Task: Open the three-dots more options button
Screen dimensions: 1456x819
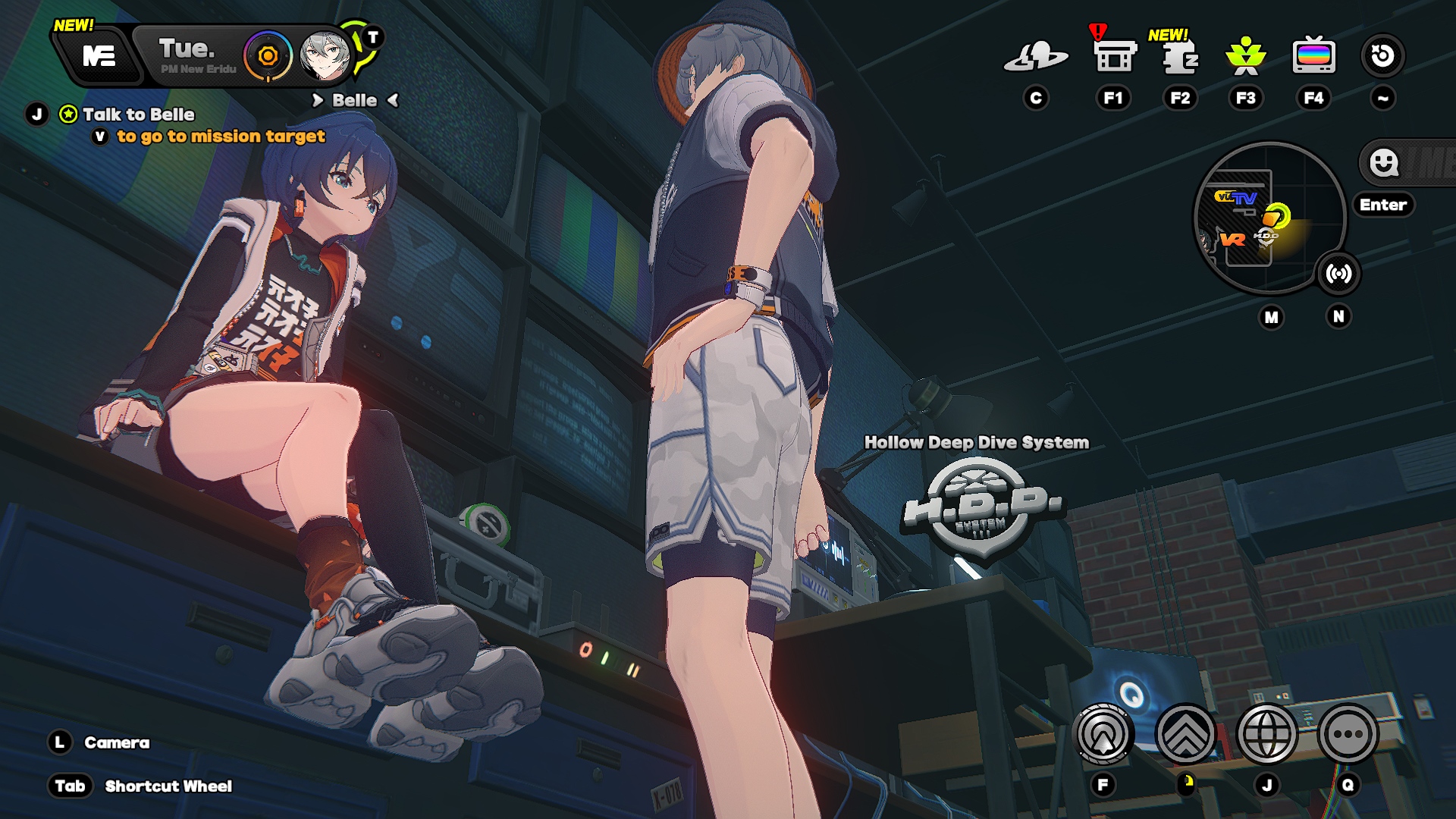Action: pos(1348,734)
